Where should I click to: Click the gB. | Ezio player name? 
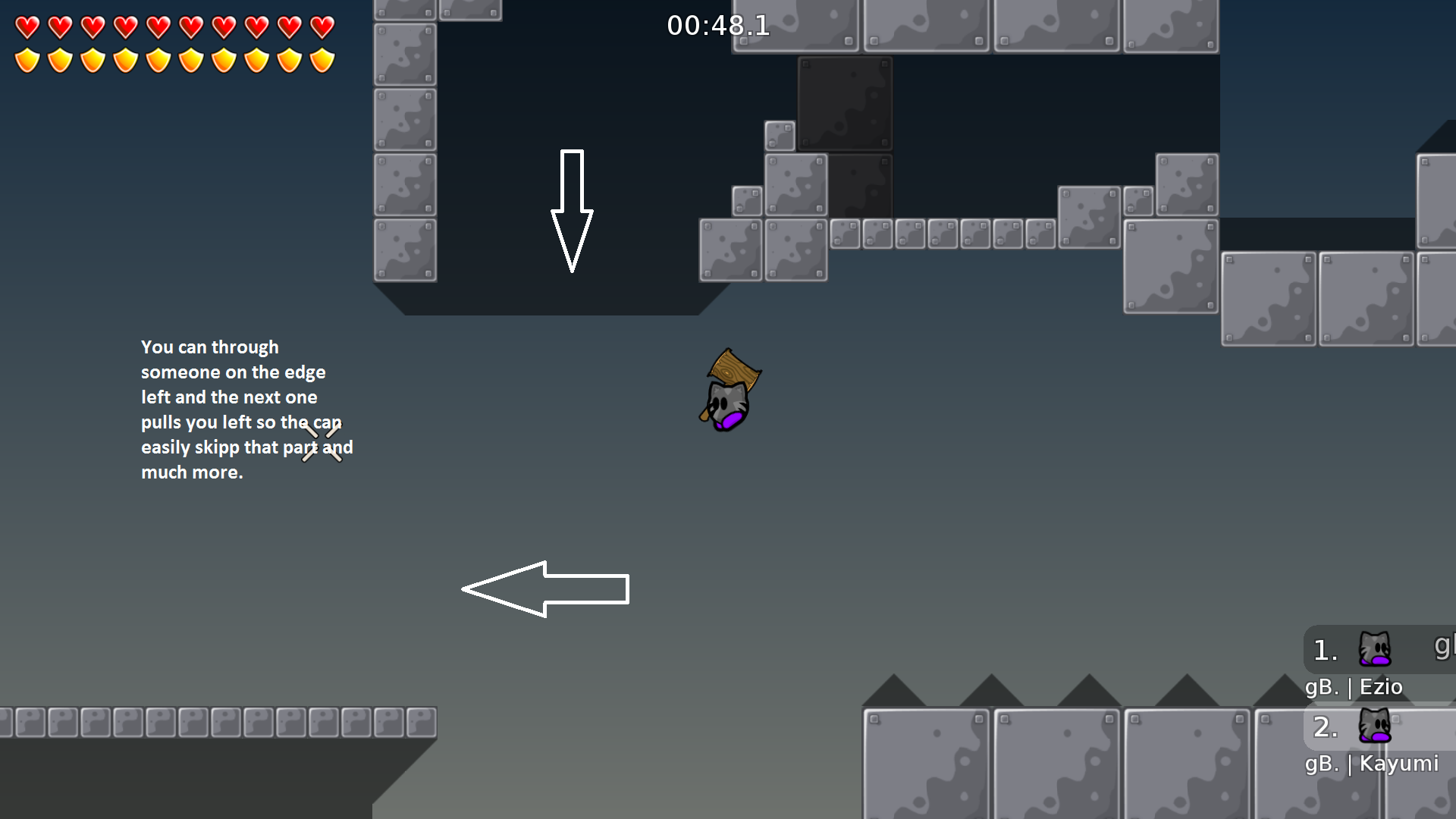click(x=1354, y=686)
